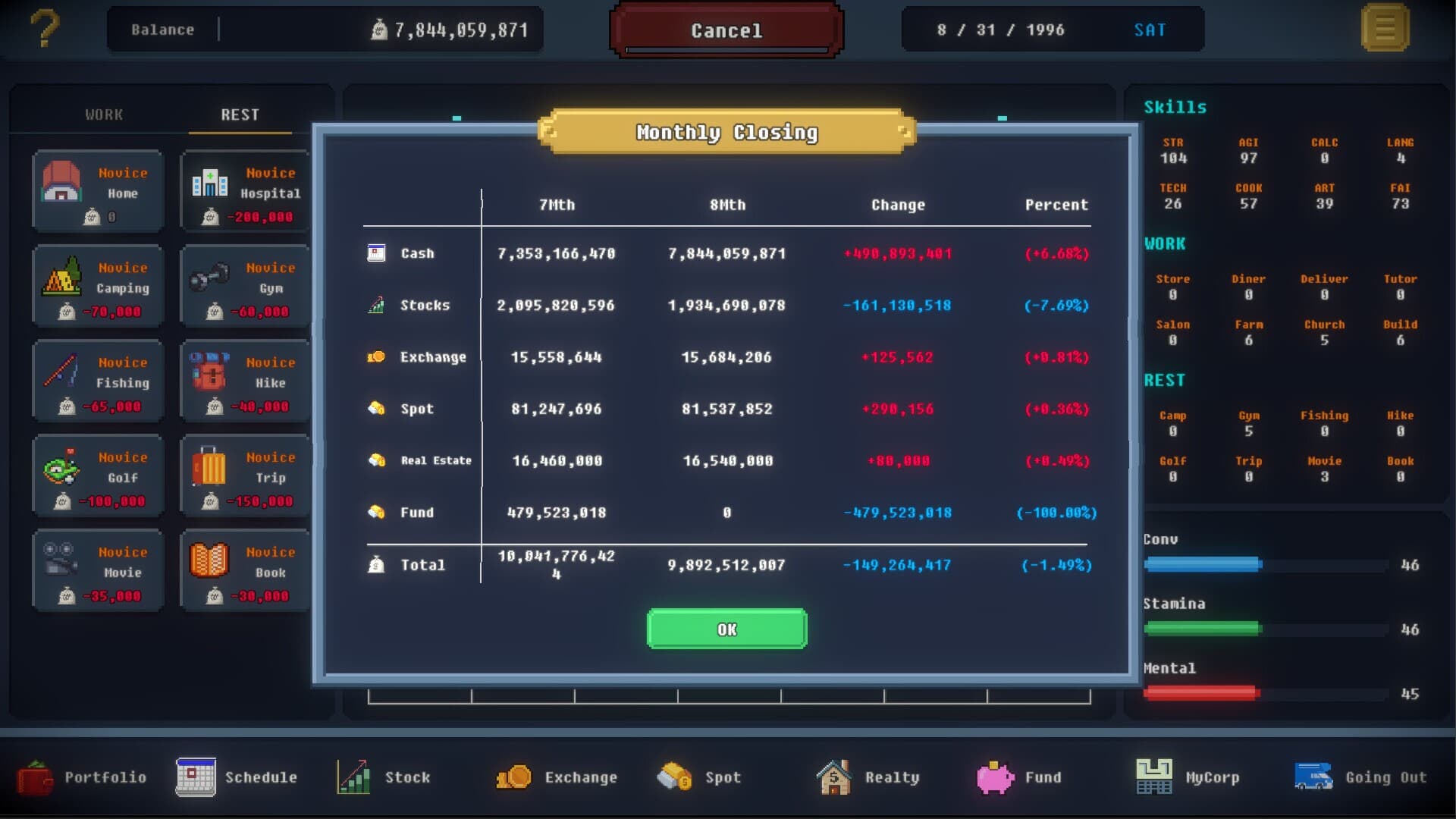Select the Spot gold bar icon
The height and width of the screenshot is (819, 1456).
click(x=673, y=777)
